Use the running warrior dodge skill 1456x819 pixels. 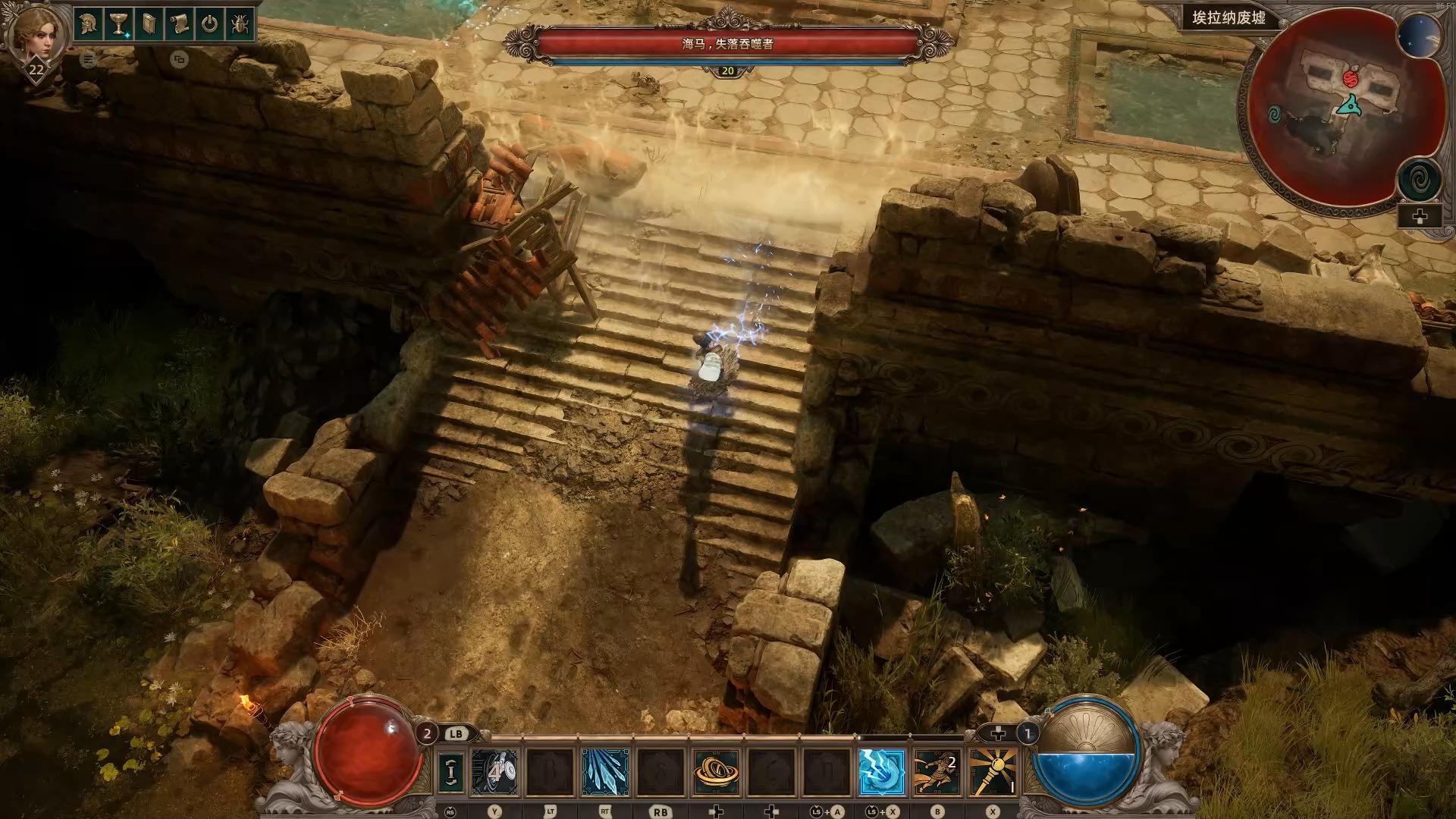[x=937, y=772]
